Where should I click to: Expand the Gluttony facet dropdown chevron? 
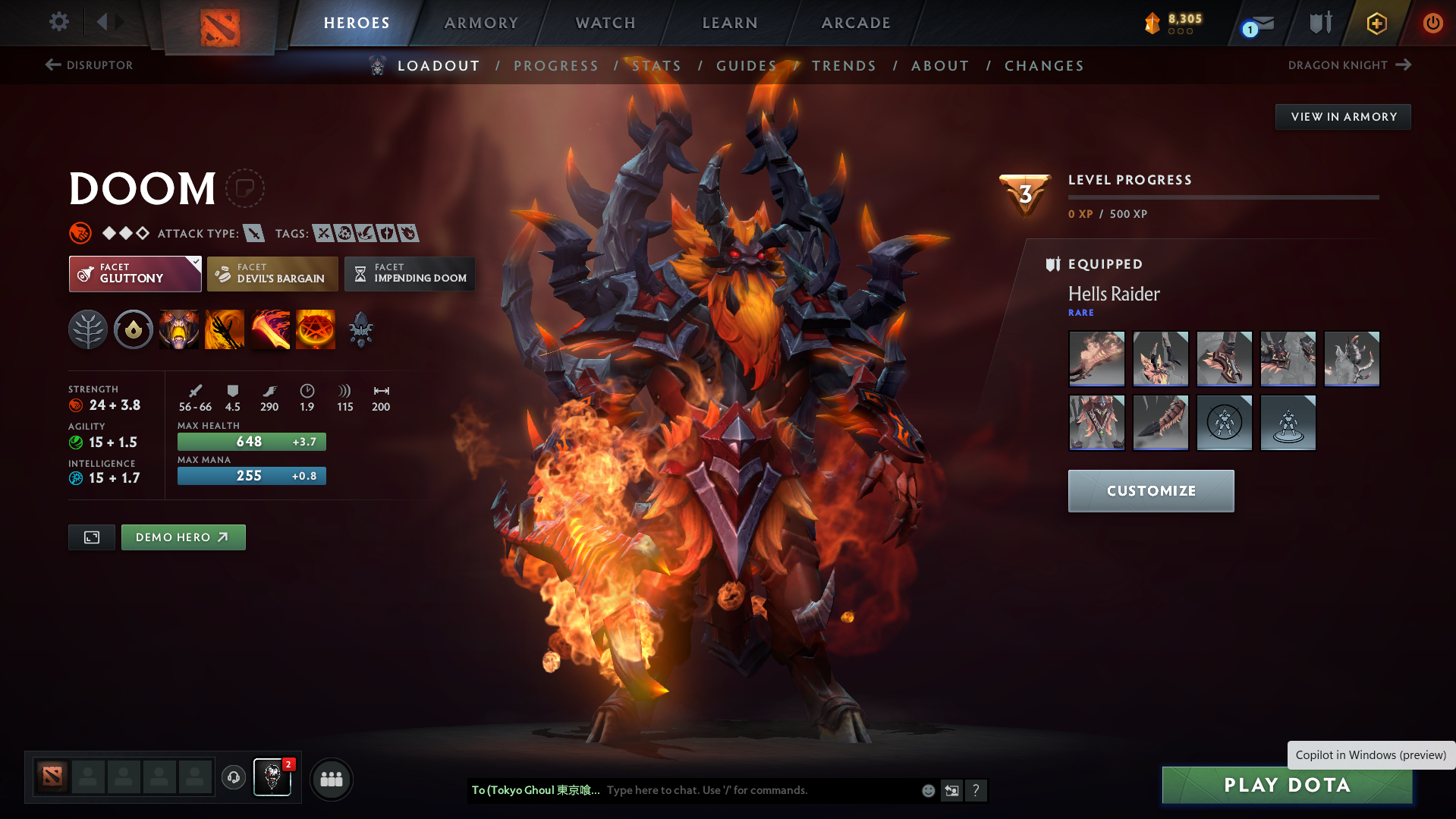coord(196,261)
